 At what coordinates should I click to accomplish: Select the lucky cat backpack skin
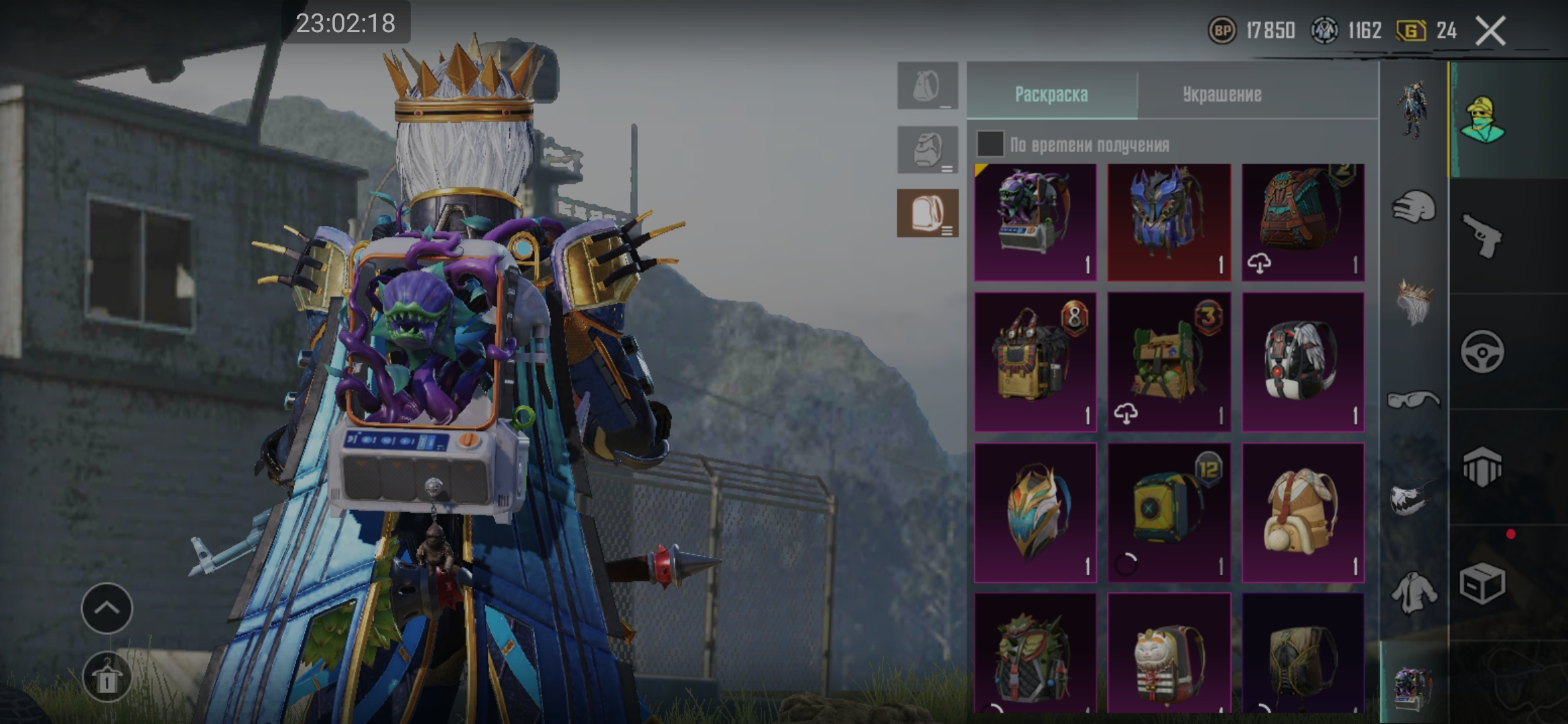(x=1169, y=654)
